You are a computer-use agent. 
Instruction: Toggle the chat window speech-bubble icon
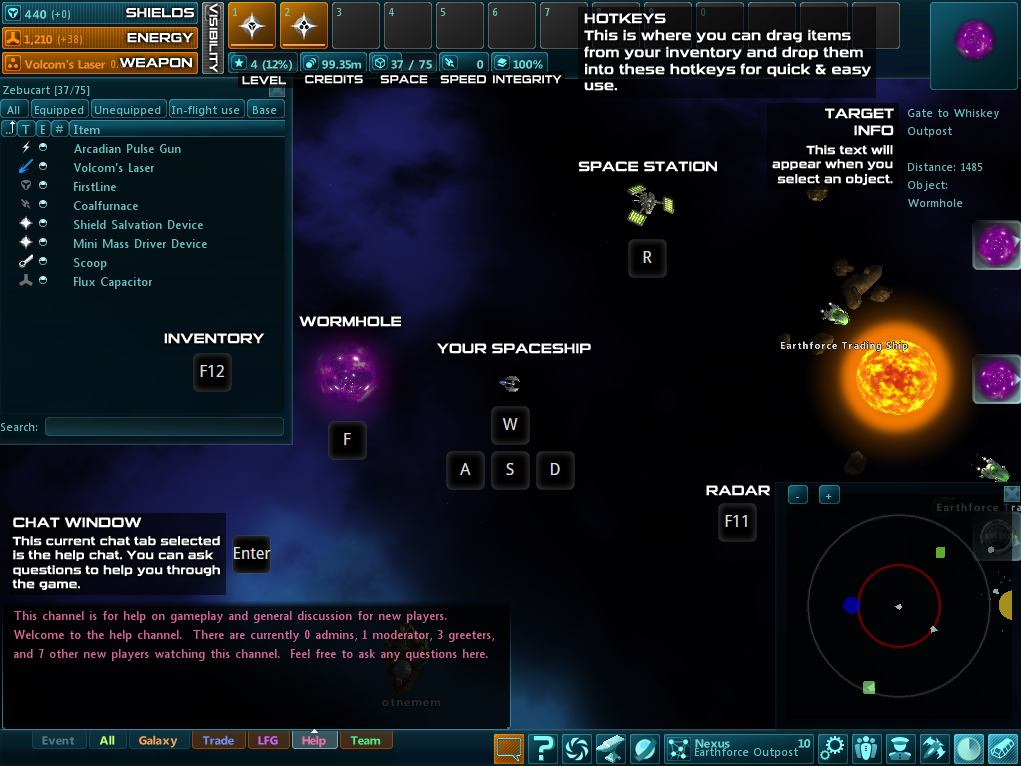tap(508, 748)
